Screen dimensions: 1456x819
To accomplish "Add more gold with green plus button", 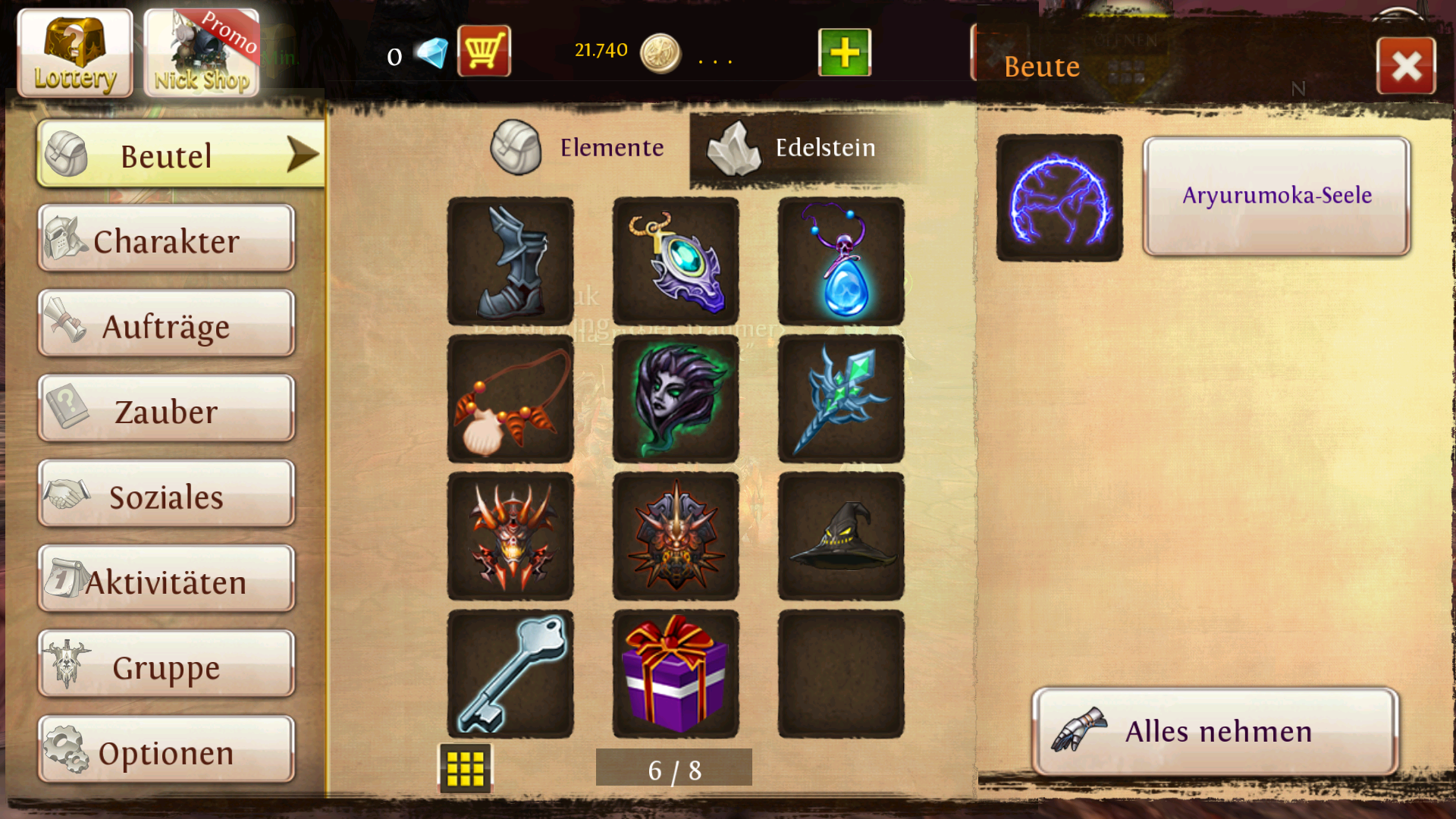I will tap(844, 52).
